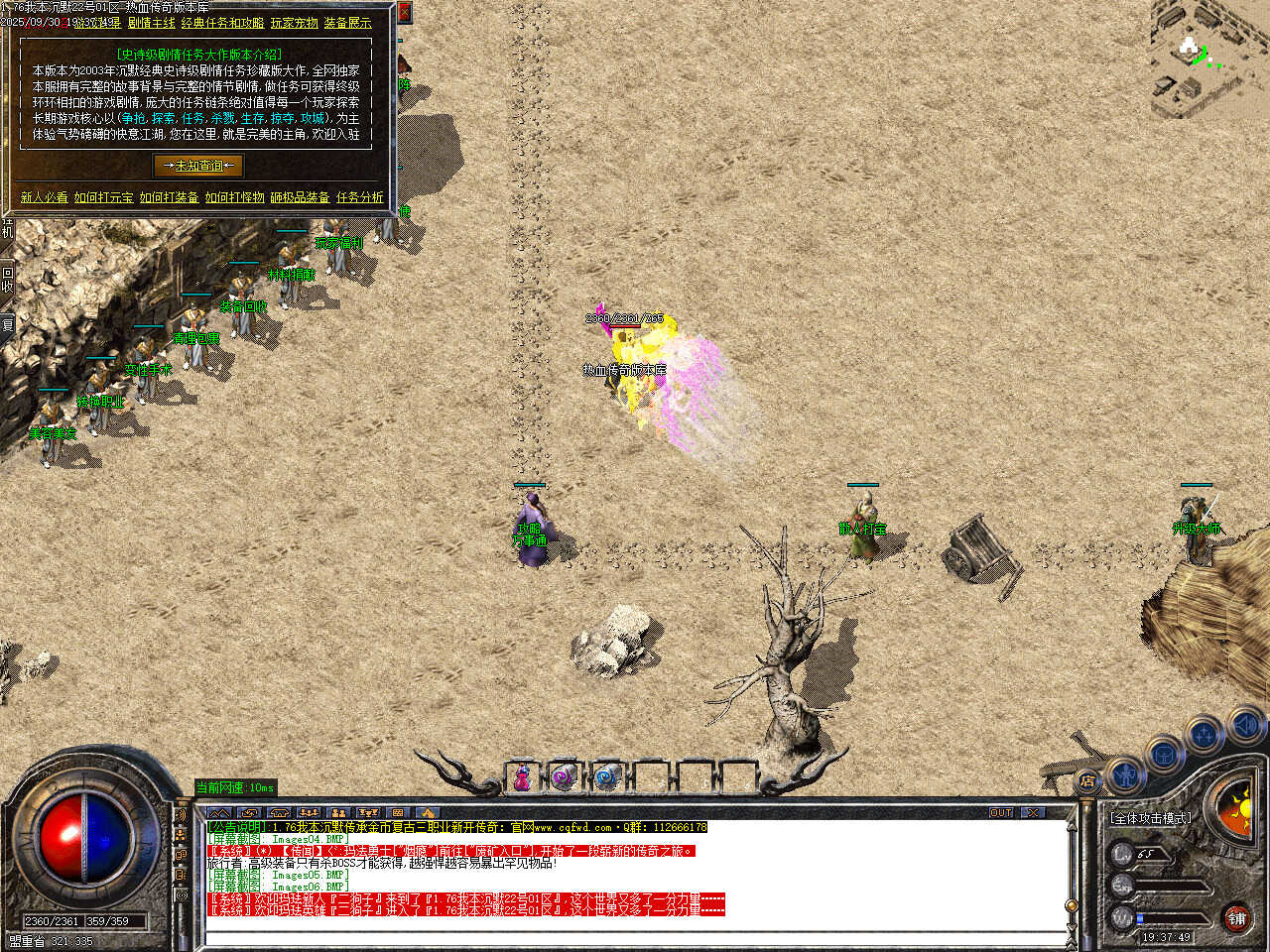Open the character status round button
This screenshot has width=1270, height=952.
tap(1124, 774)
